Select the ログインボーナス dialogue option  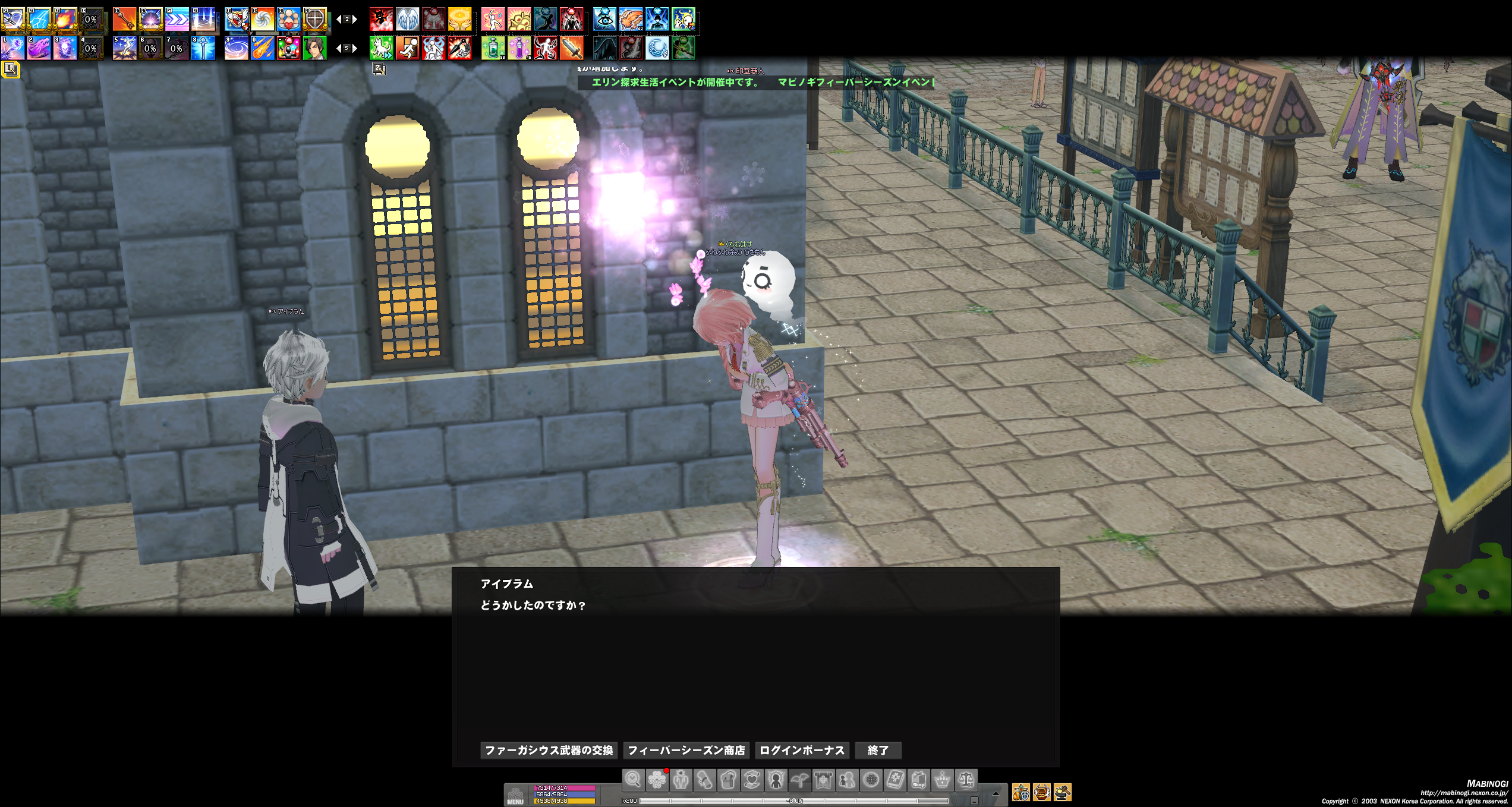pyautogui.click(x=802, y=751)
